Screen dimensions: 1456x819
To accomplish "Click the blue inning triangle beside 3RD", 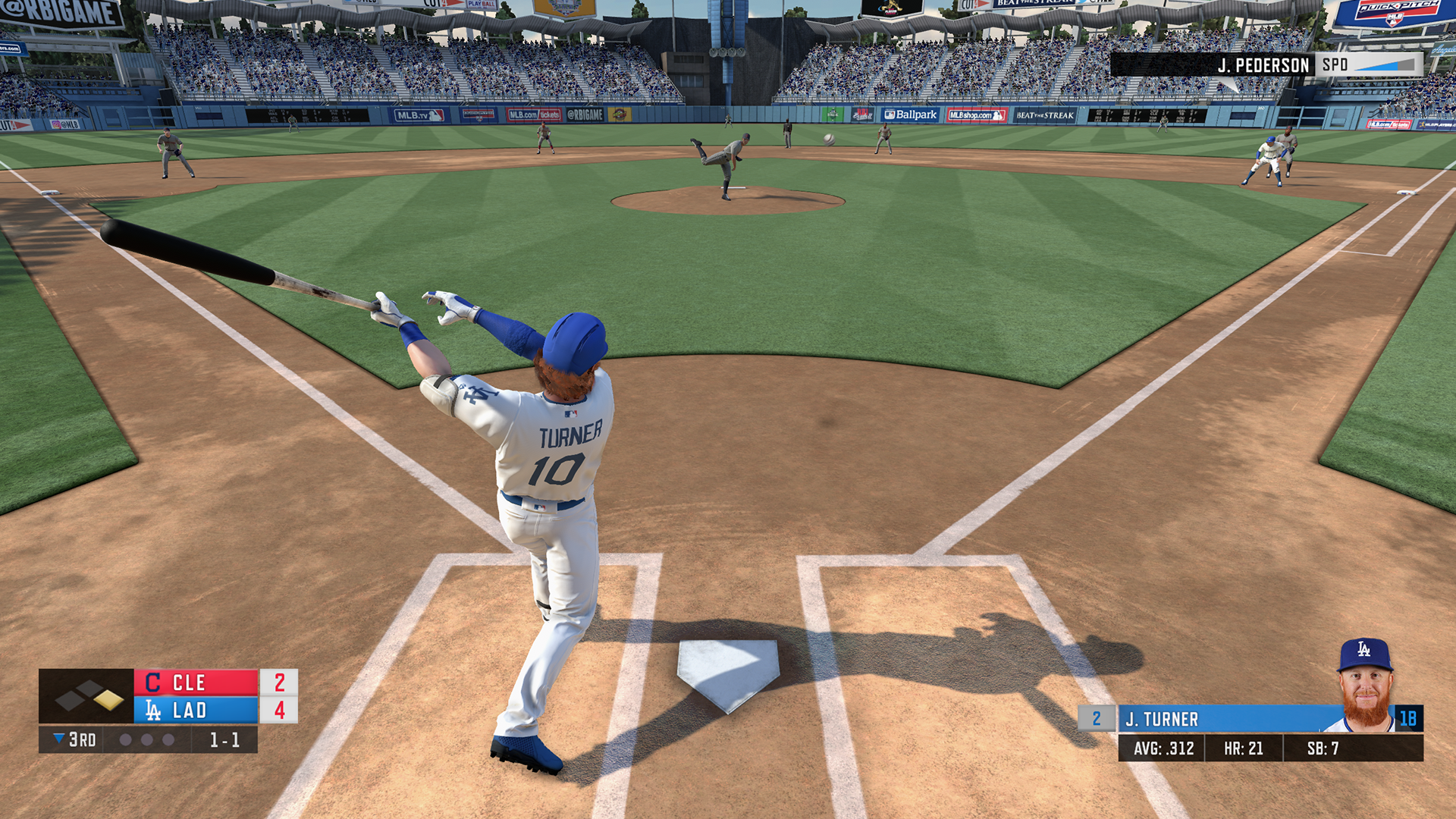I will pyautogui.click(x=58, y=740).
